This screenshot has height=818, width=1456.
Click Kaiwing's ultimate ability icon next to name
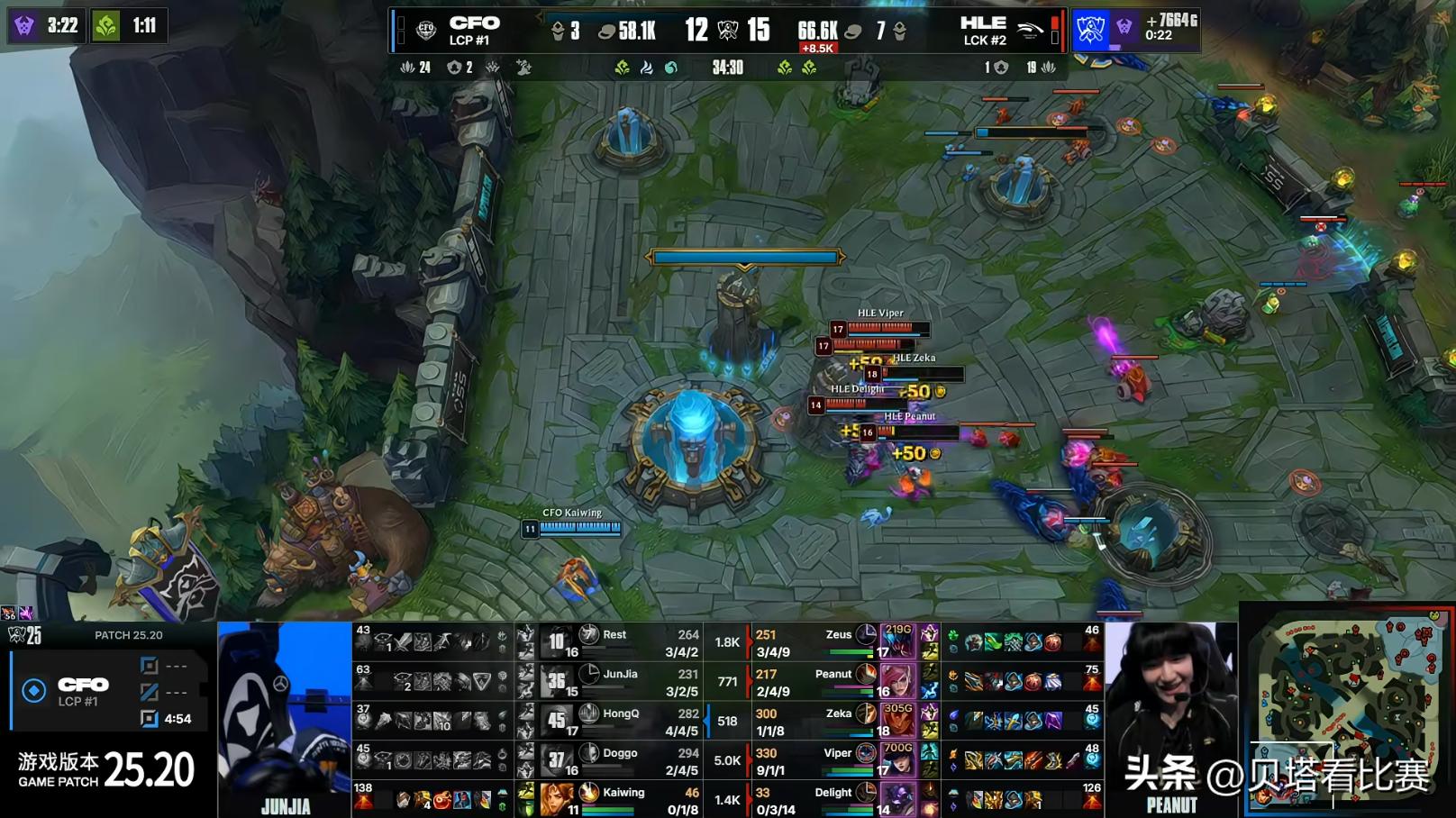click(x=589, y=792)
